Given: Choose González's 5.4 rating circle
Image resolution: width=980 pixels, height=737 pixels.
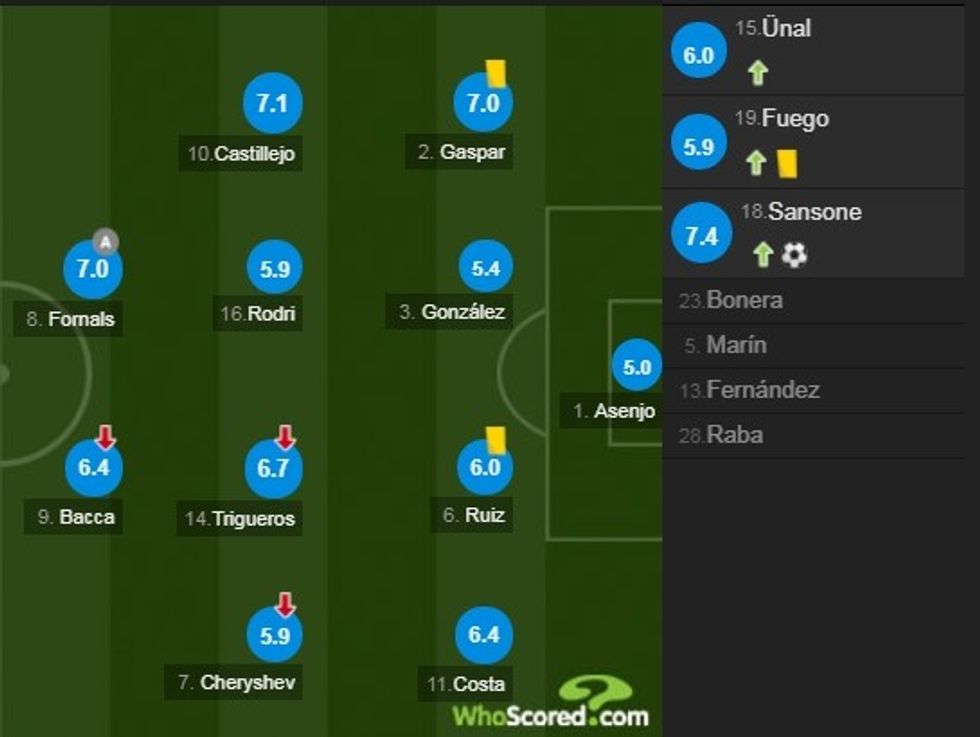Looking at the screenshot, I should click(485, 269).
